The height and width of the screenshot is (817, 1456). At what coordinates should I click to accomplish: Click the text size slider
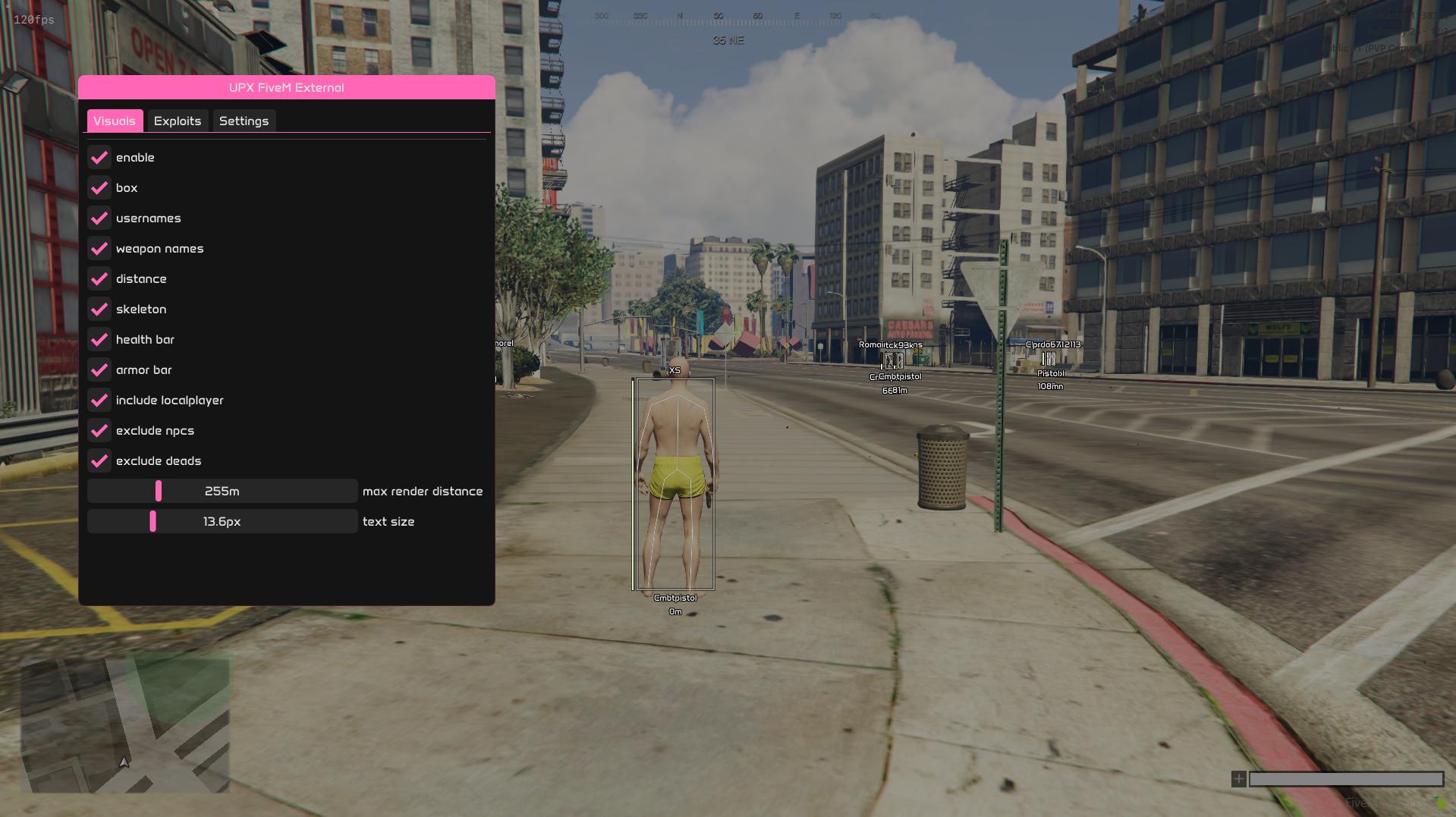pos(222,522)
